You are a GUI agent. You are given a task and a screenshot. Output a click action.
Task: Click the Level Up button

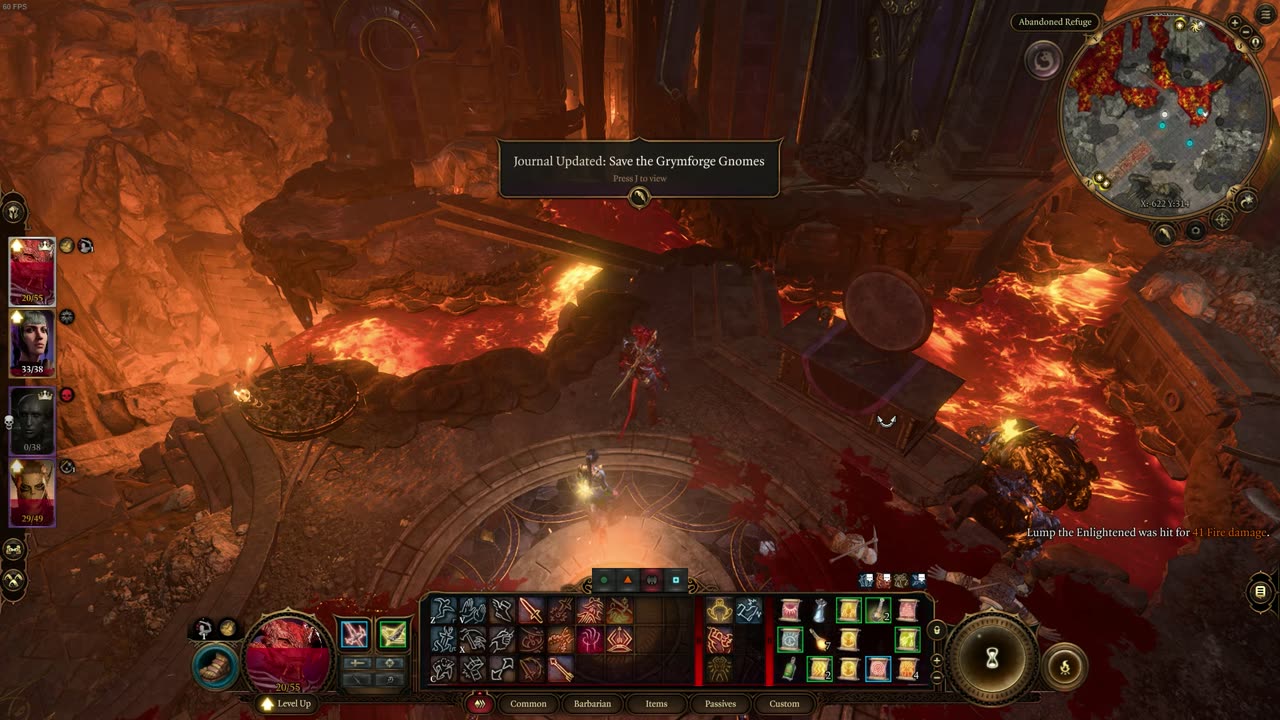pos(286,704)
